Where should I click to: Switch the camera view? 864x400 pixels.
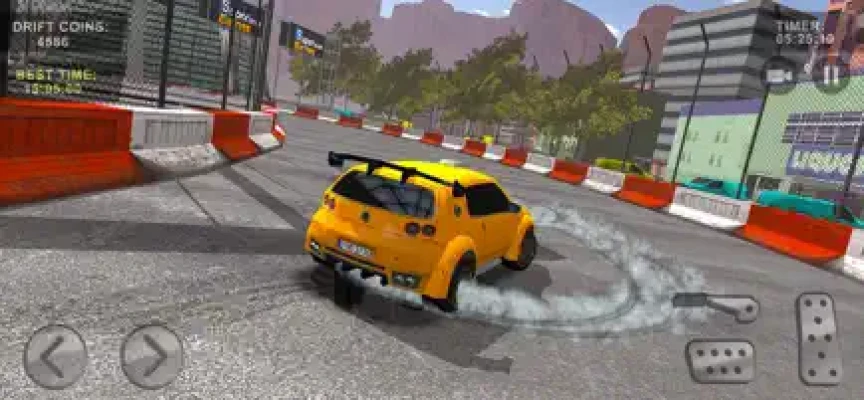(x=780, y=74)
